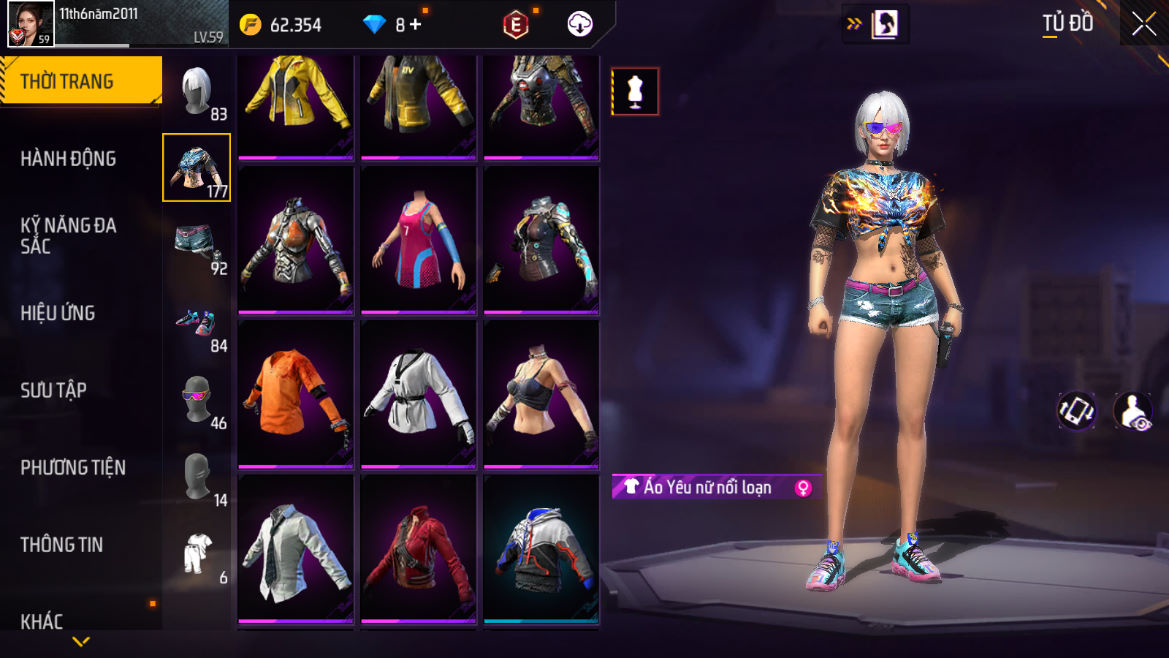Pick the orange long-sleeve shirt

tap(296, 391)
